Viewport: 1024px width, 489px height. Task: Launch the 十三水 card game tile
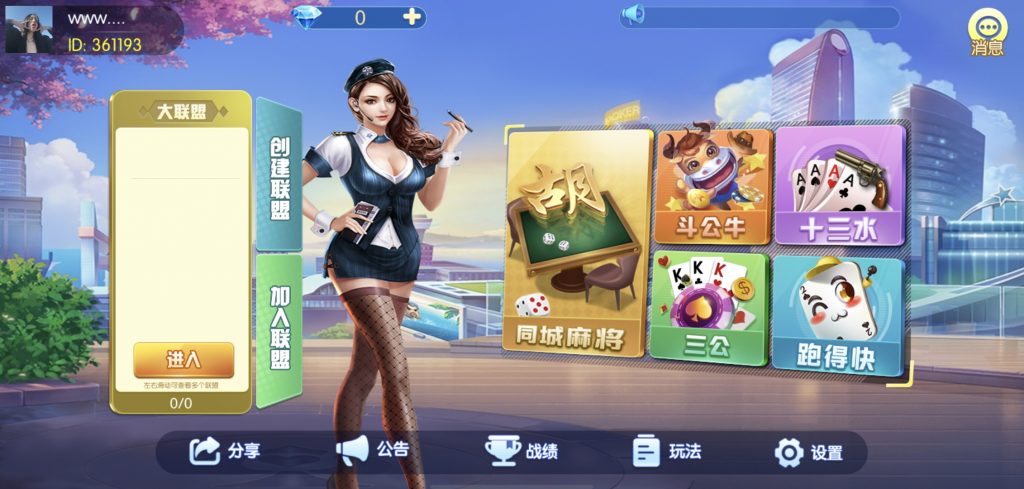click(838, 186)
